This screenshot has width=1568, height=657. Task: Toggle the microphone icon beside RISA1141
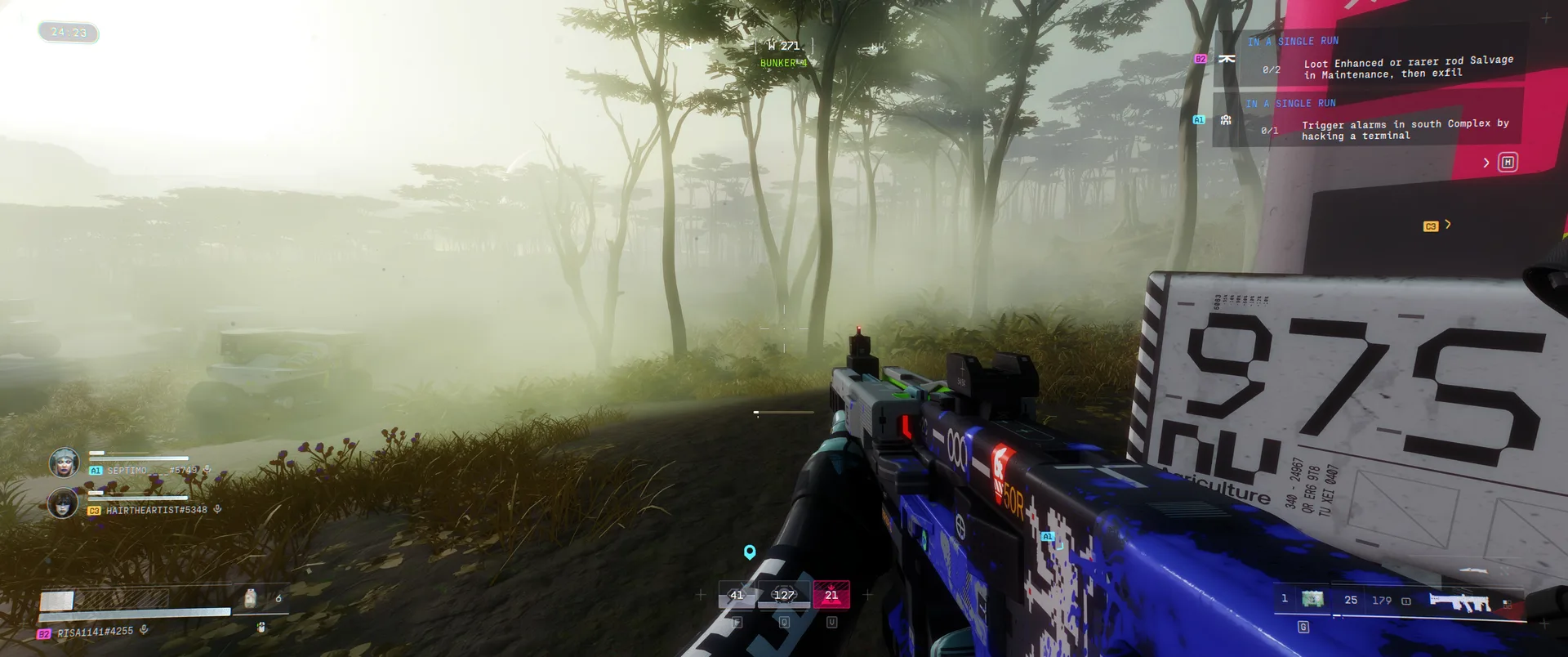[x=144, y=630]
